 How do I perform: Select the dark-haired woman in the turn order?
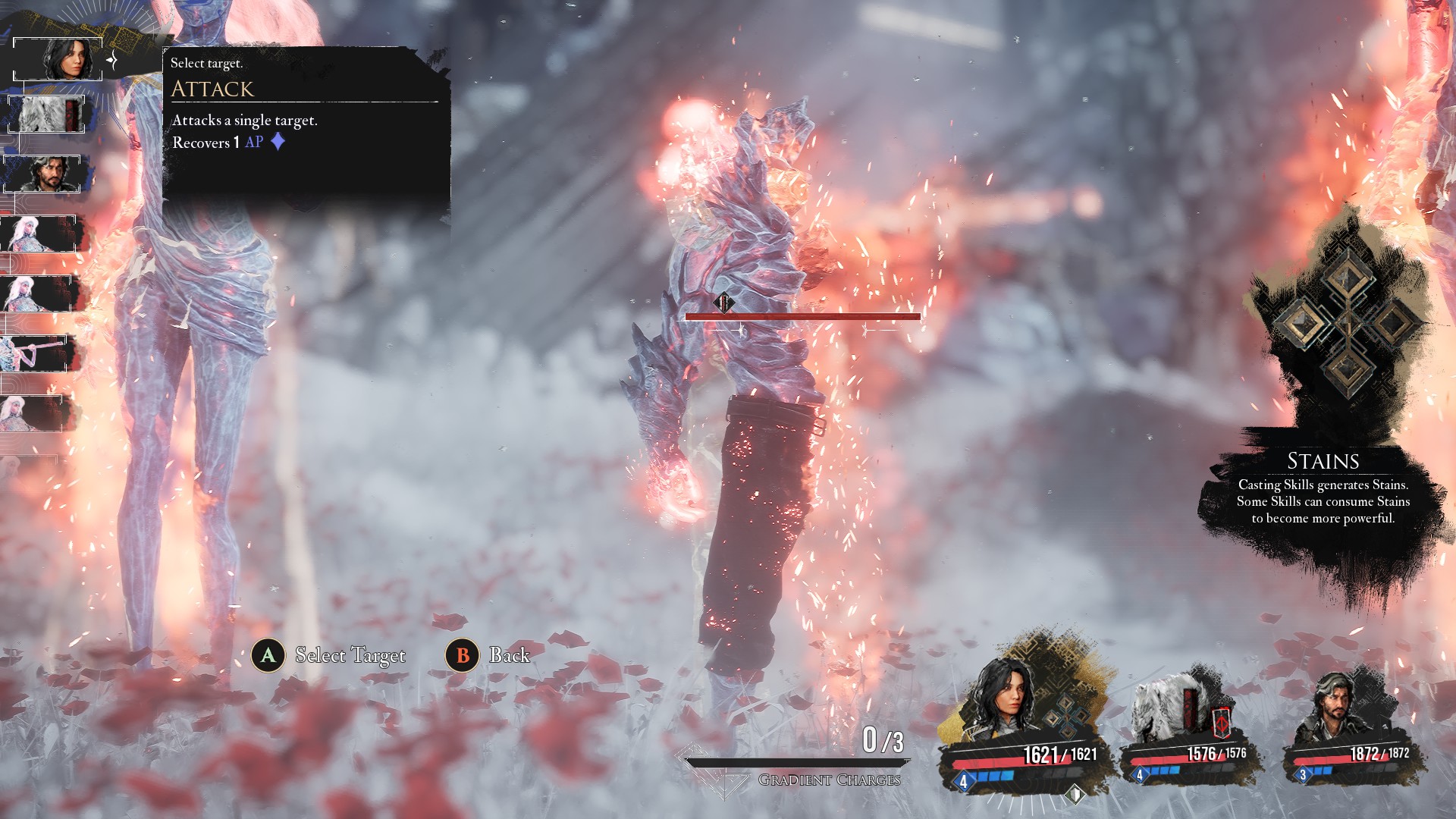pos(58,58)
